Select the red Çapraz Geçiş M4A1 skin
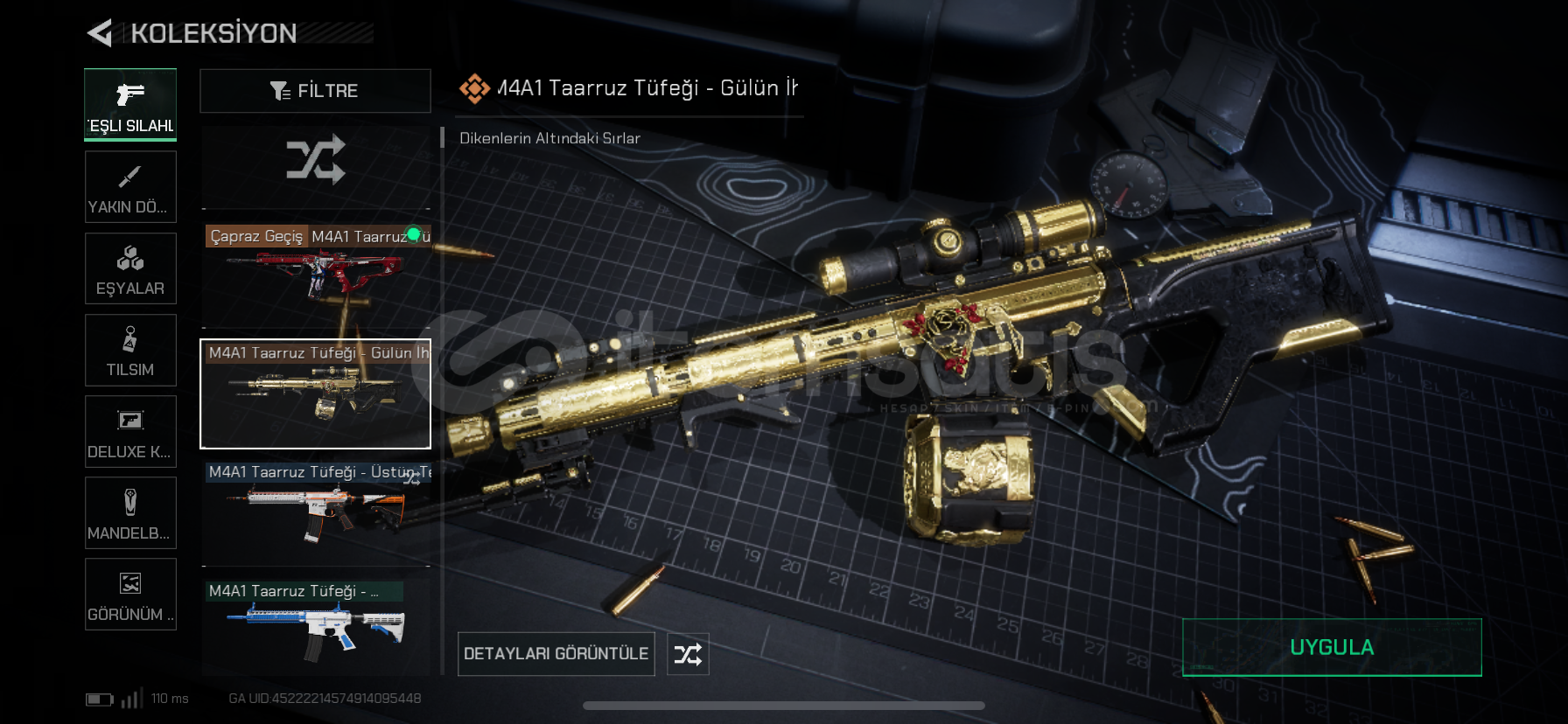1568x724 pixels. [315, 275]
